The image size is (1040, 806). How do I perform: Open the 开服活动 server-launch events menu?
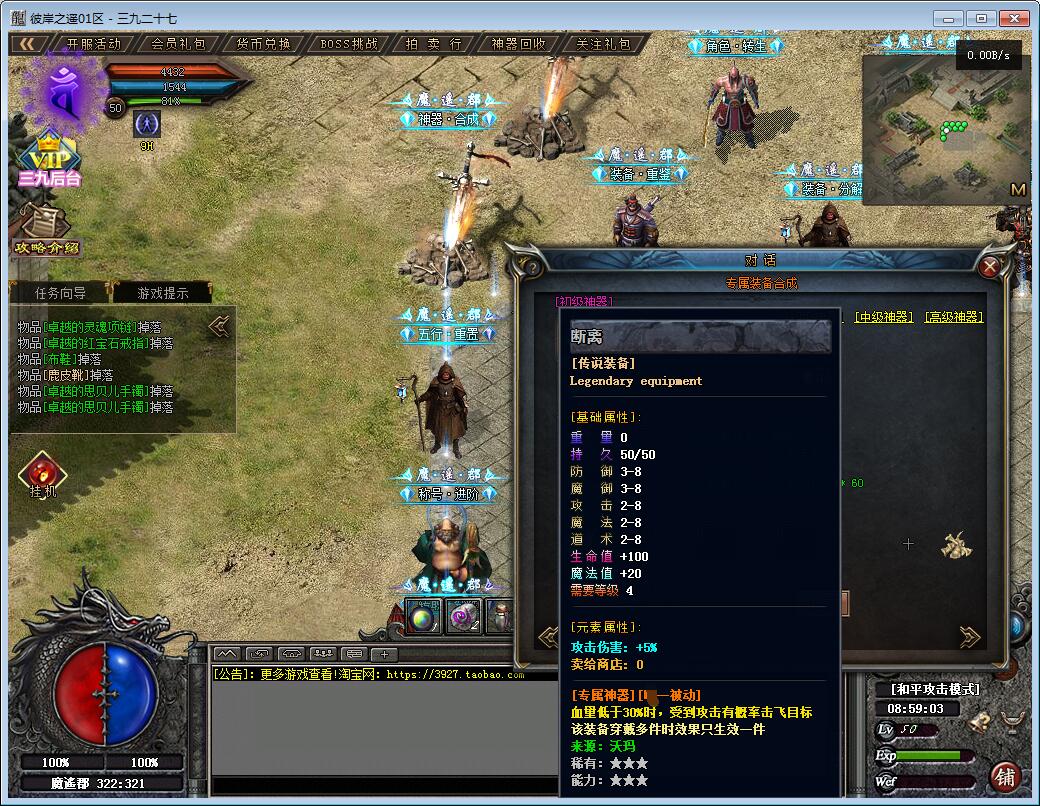pos(93,44)
